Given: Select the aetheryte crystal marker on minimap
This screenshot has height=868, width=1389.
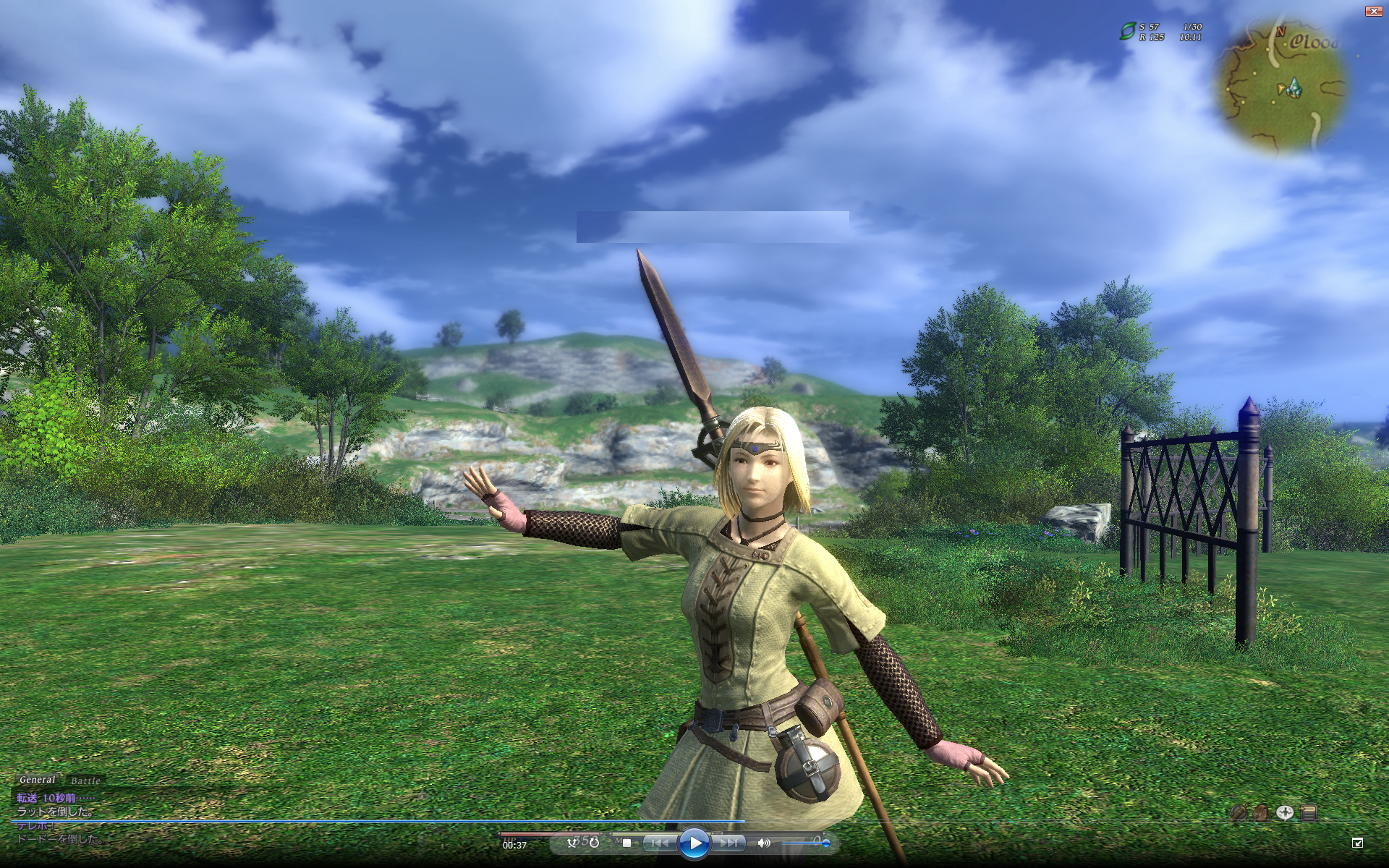Looking at the screenshot, I should [x=1294, y=89].
